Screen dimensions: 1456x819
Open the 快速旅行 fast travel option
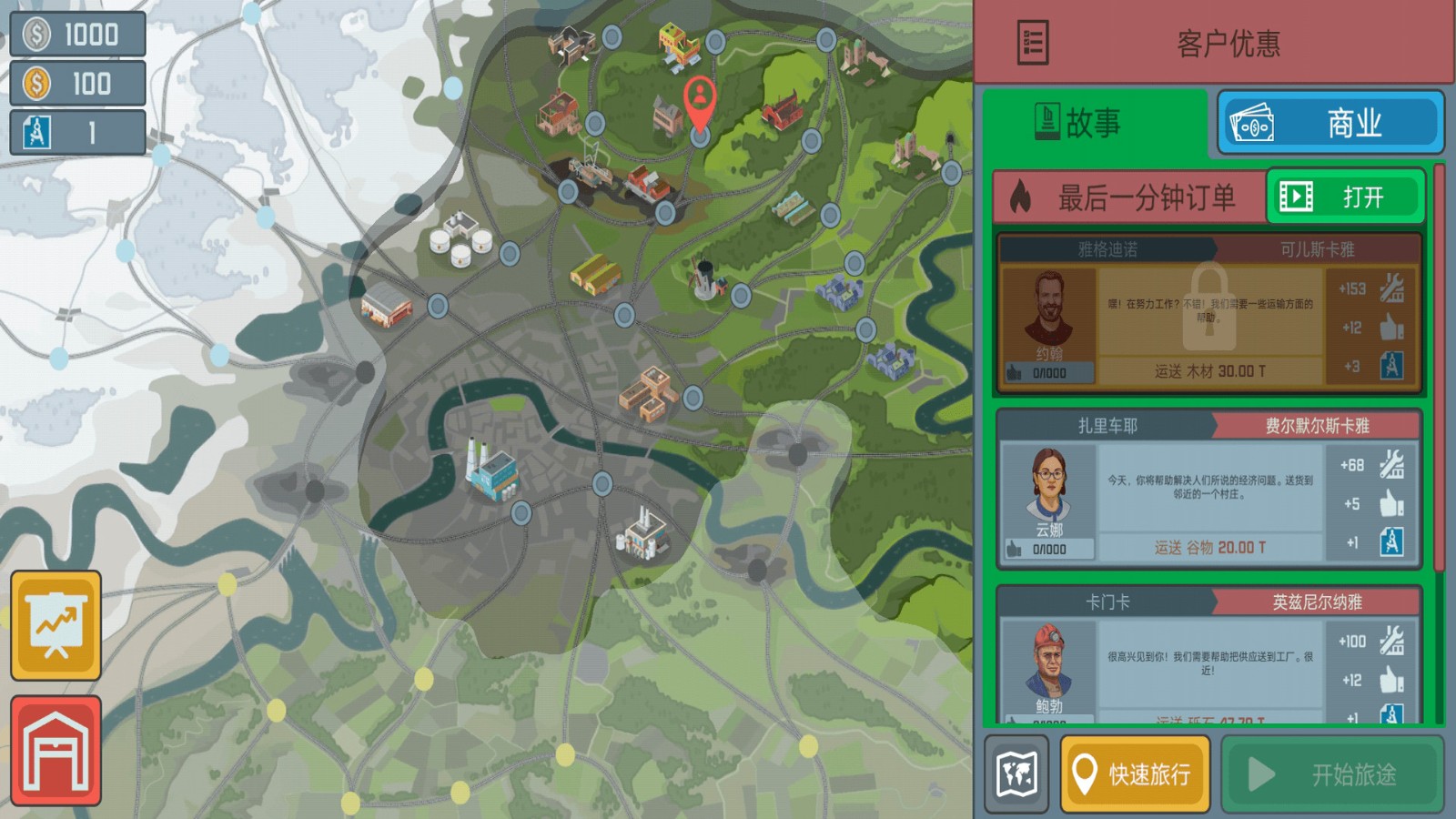[1135, 774]
